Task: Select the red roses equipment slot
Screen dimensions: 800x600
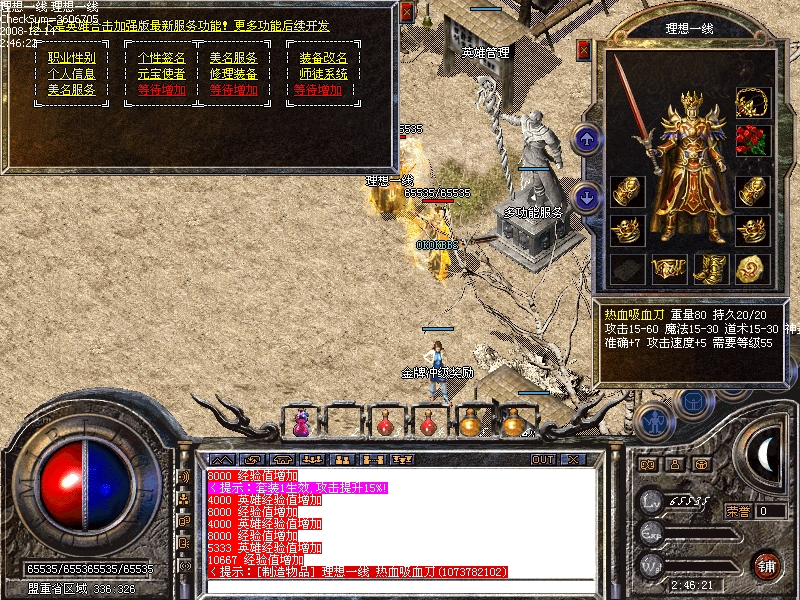Action: pyautogui.click(x=751, y=140)
